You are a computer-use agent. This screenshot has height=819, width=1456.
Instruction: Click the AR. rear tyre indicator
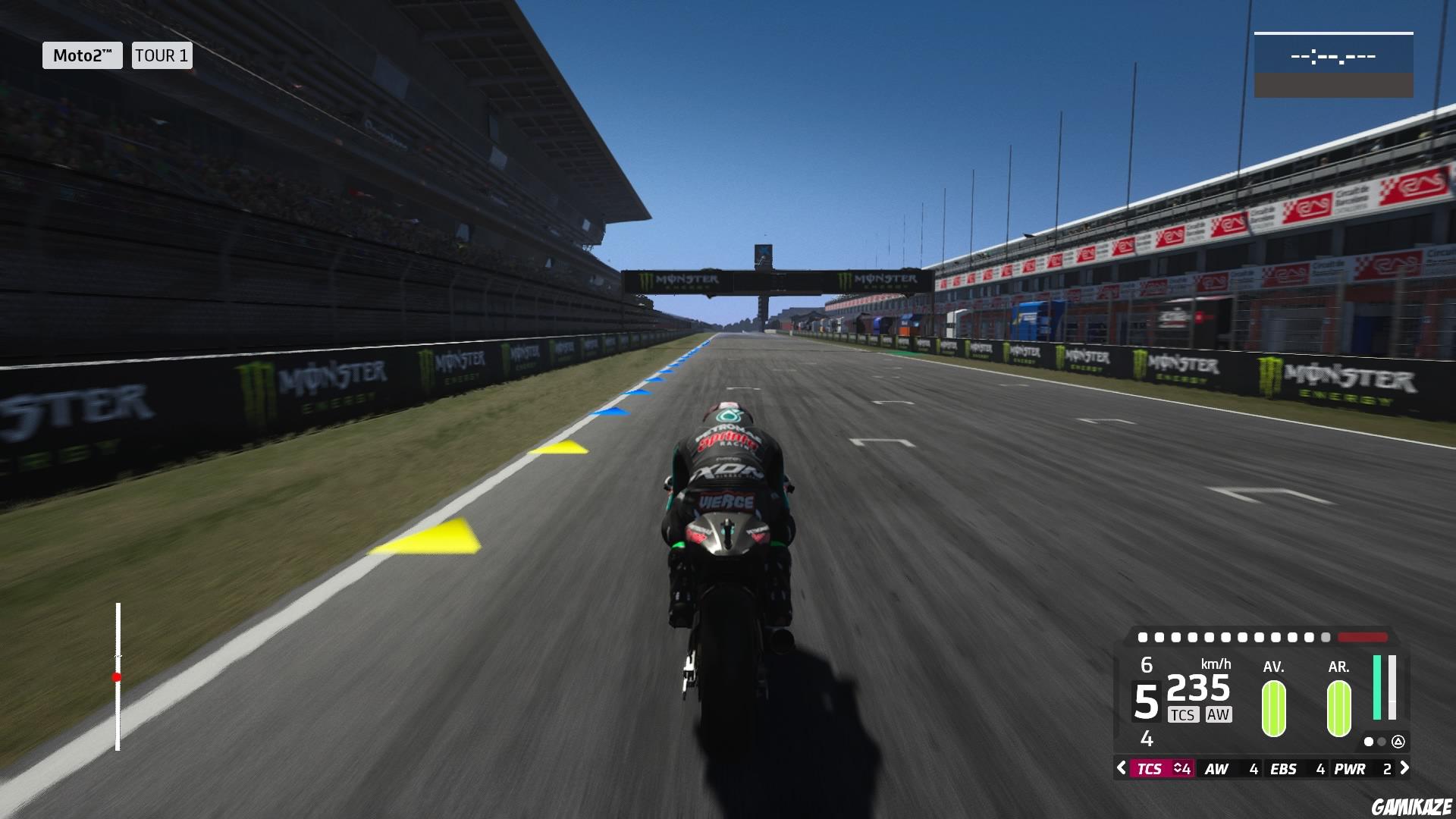(x=1338, y=707)
